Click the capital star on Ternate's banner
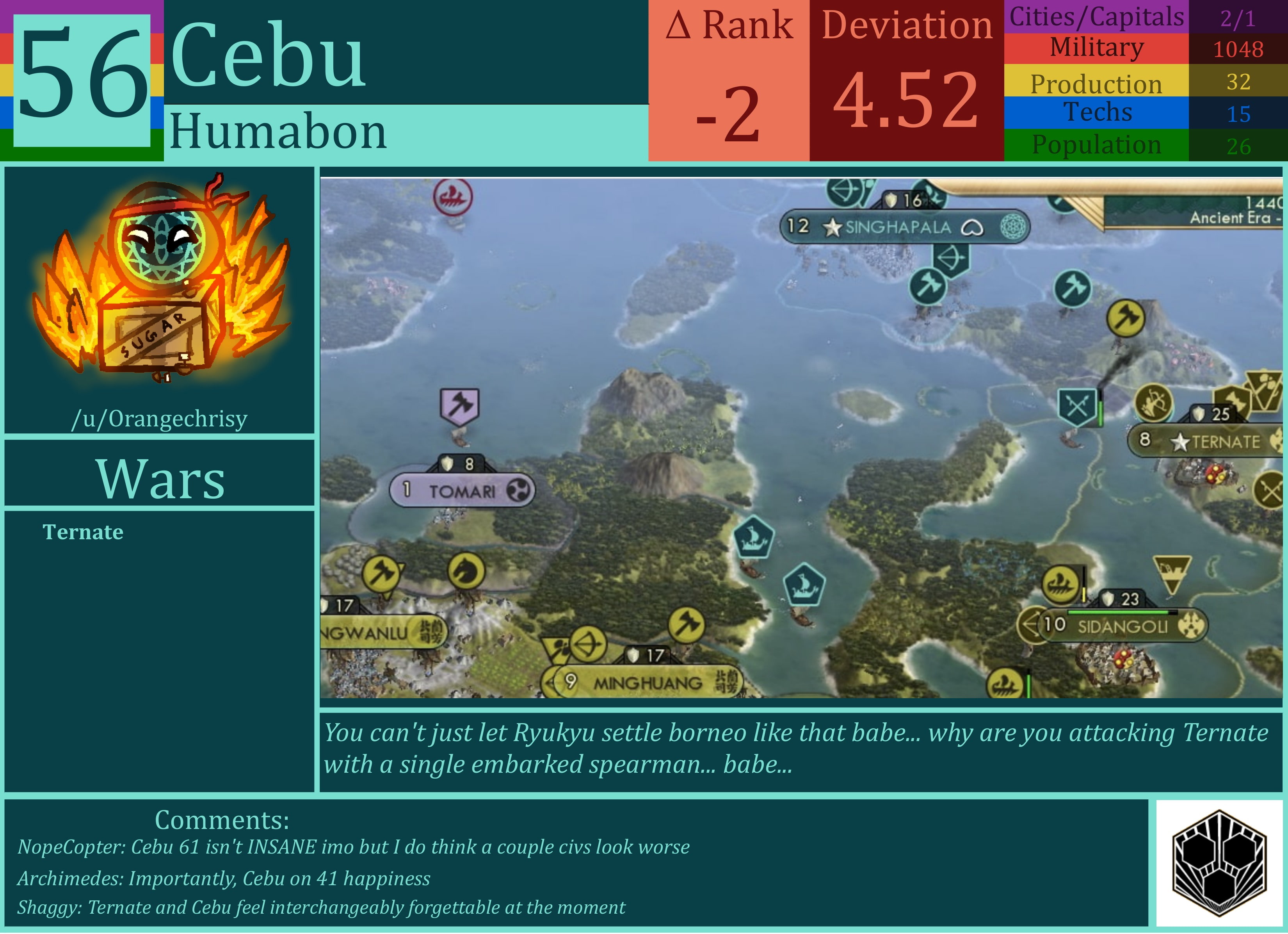 1181,442
